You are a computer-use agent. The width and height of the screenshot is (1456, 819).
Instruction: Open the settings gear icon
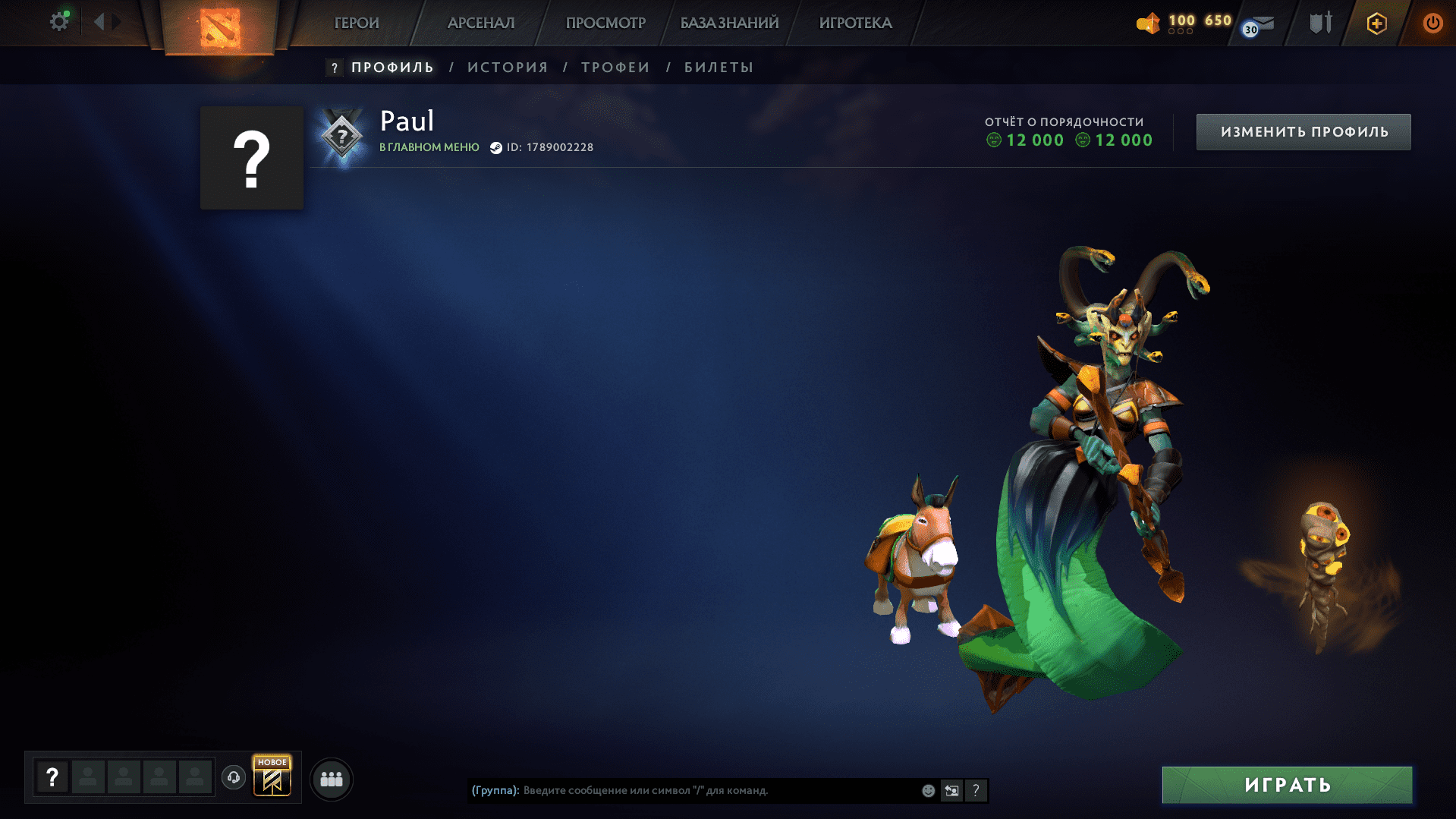click(59, 21)
